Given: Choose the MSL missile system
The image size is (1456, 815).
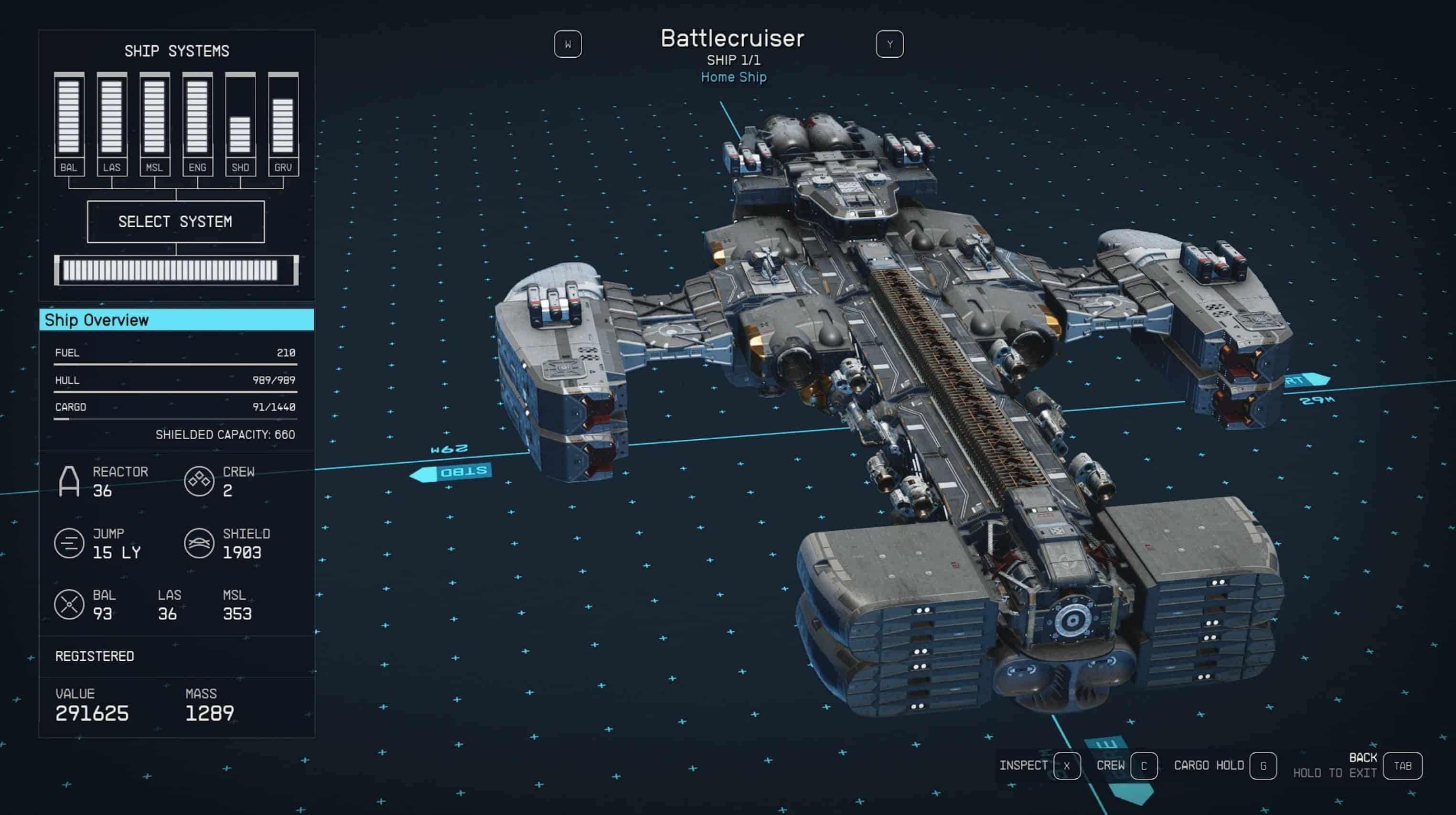Looking at the screenshot, I should click(154, 124).
